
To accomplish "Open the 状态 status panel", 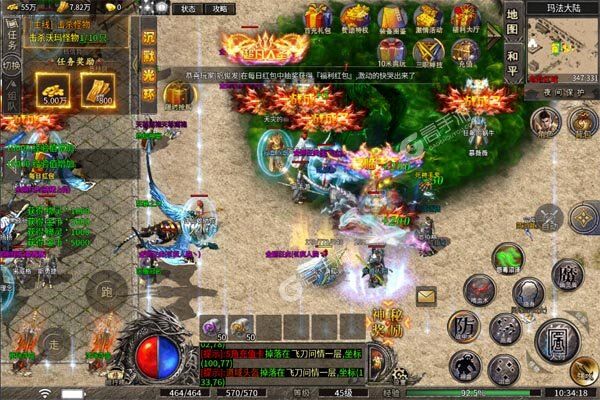I will 187,8.
